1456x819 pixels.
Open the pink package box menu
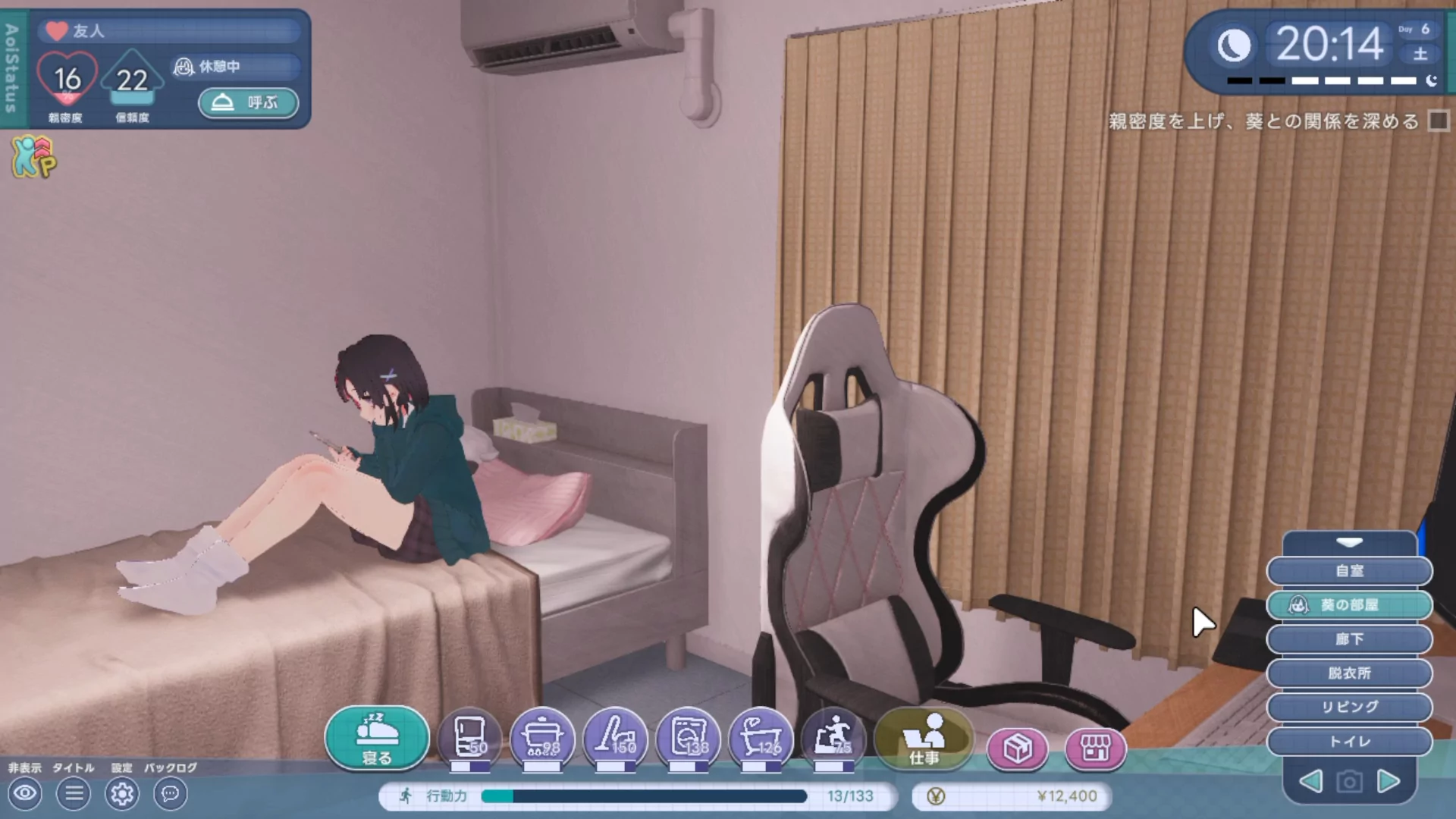click(x=1017, y=748)
